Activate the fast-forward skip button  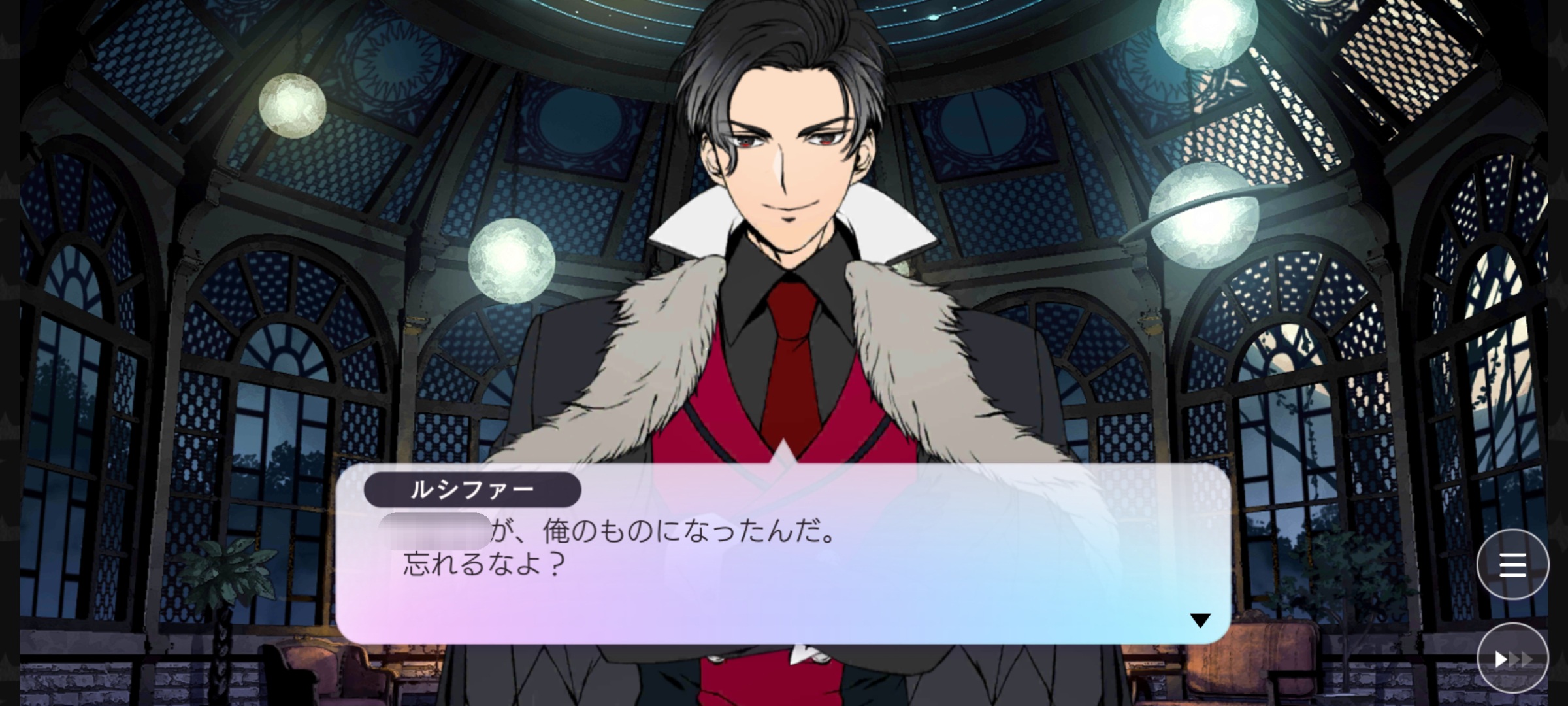[x=1512, y=659]
